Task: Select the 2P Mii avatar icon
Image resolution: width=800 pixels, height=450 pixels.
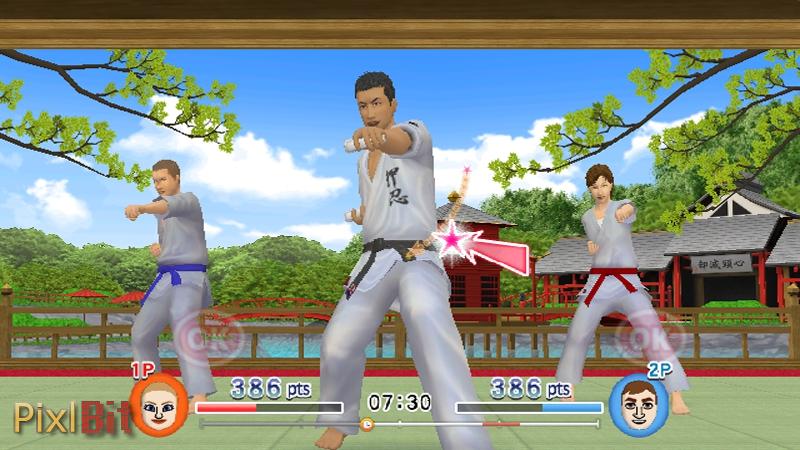Action: [x=633, y=405]
